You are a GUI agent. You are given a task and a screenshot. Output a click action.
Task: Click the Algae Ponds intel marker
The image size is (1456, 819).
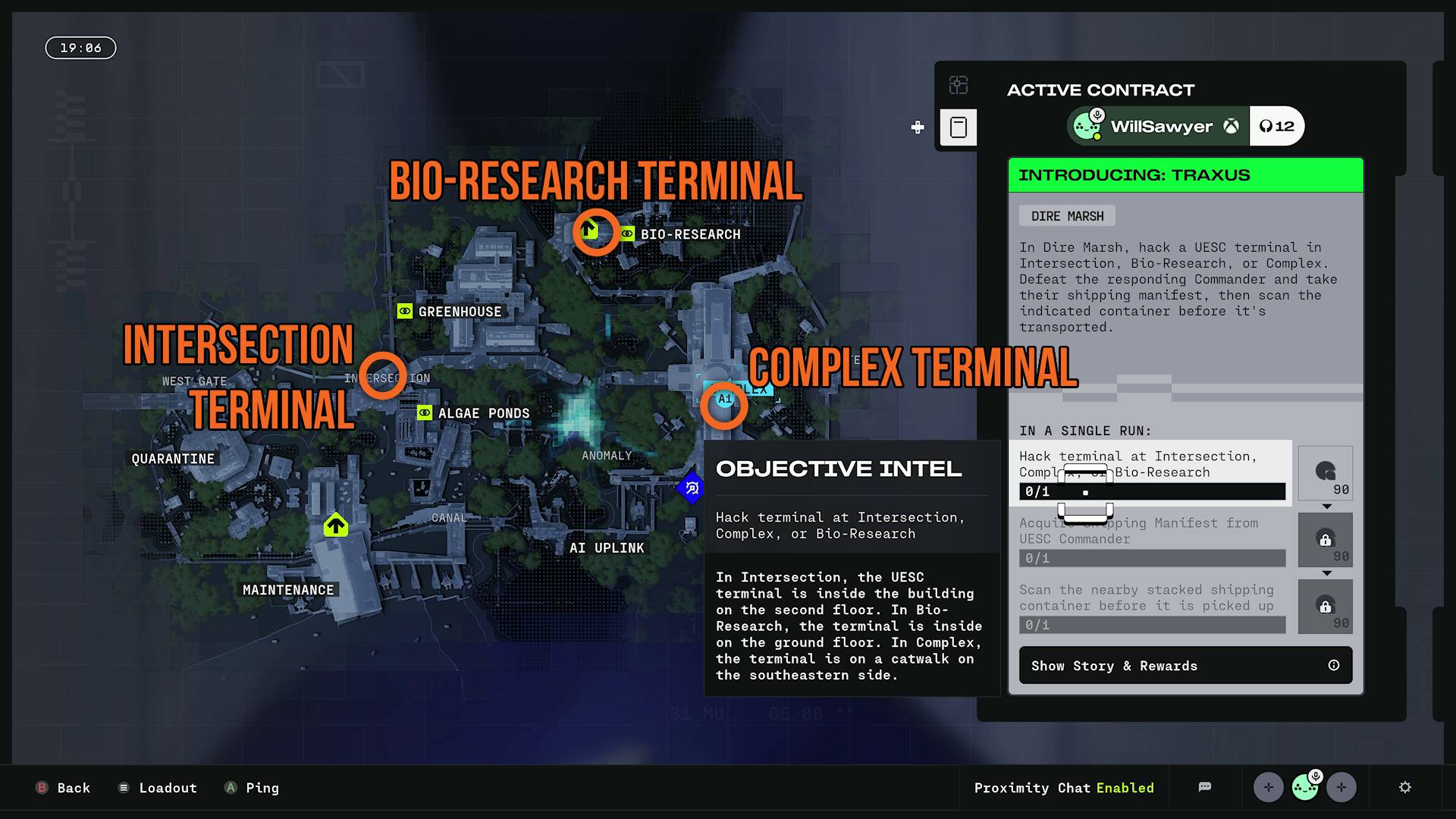tap(424, 413)
